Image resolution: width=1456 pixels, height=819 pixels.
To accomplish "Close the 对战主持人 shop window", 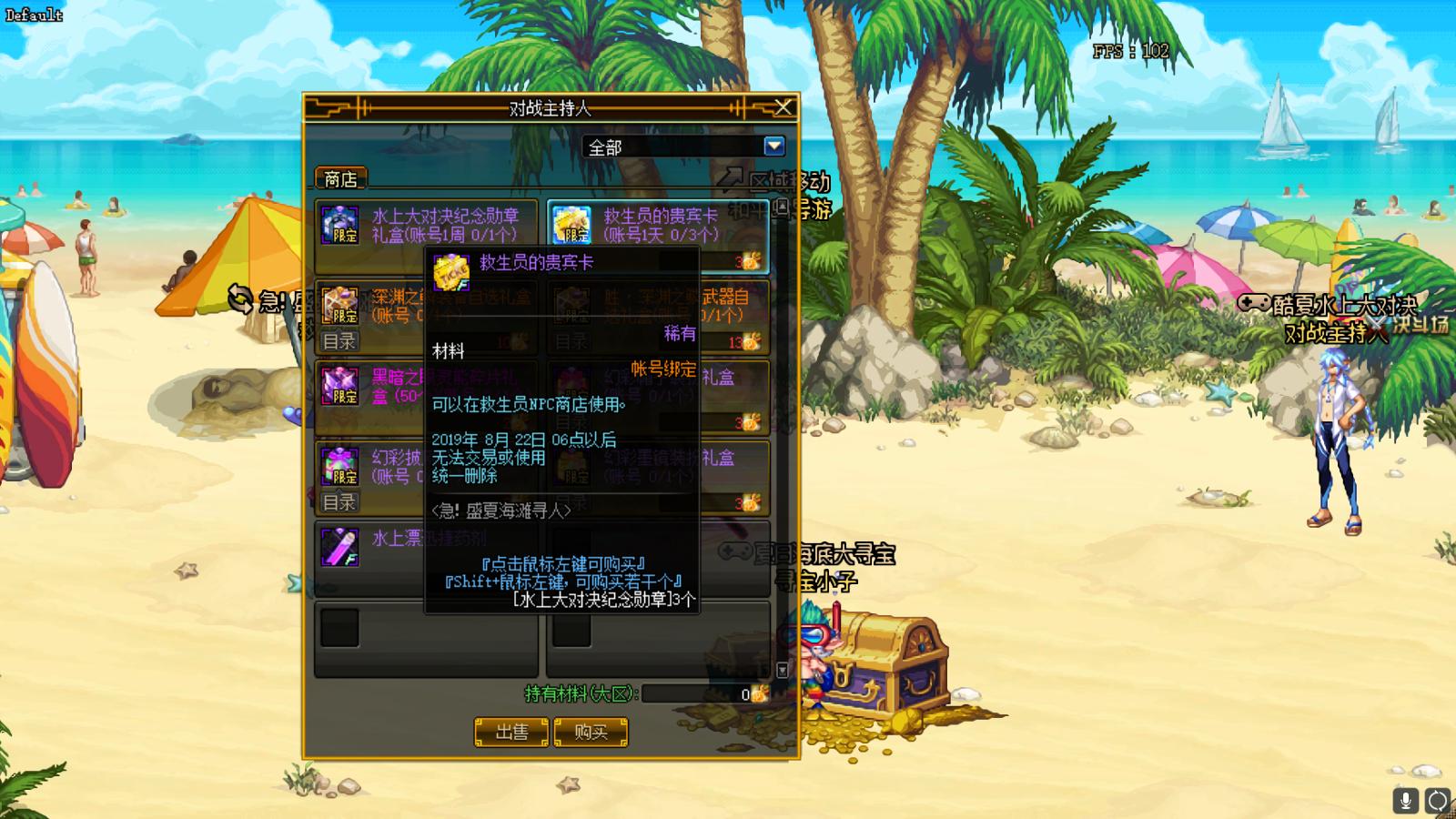I will (783, 108).
